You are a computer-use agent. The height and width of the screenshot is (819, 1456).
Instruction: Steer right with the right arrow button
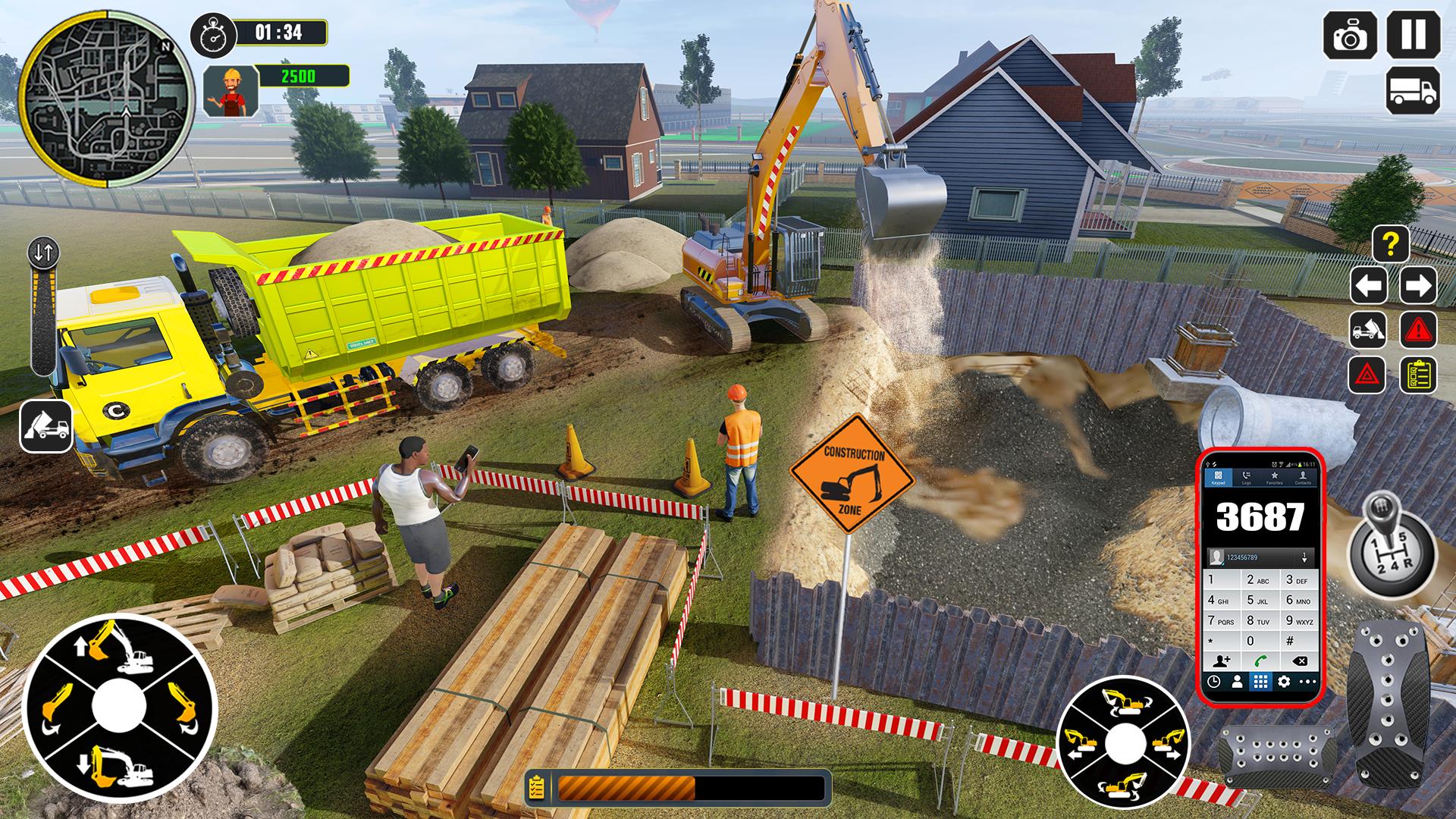(x=1417, y=286)
